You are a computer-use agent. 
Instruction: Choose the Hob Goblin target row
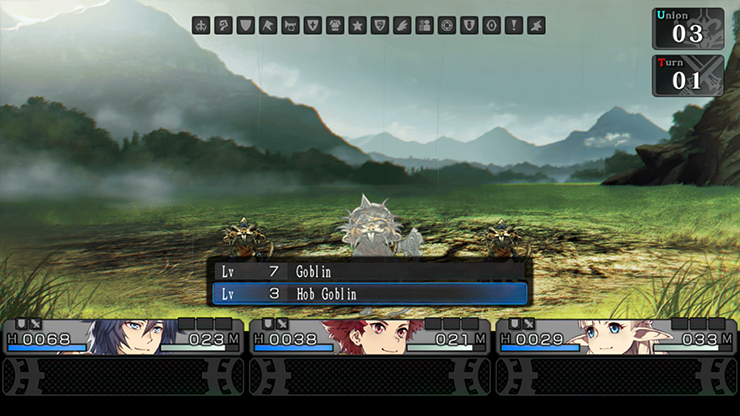pos(368,294)
